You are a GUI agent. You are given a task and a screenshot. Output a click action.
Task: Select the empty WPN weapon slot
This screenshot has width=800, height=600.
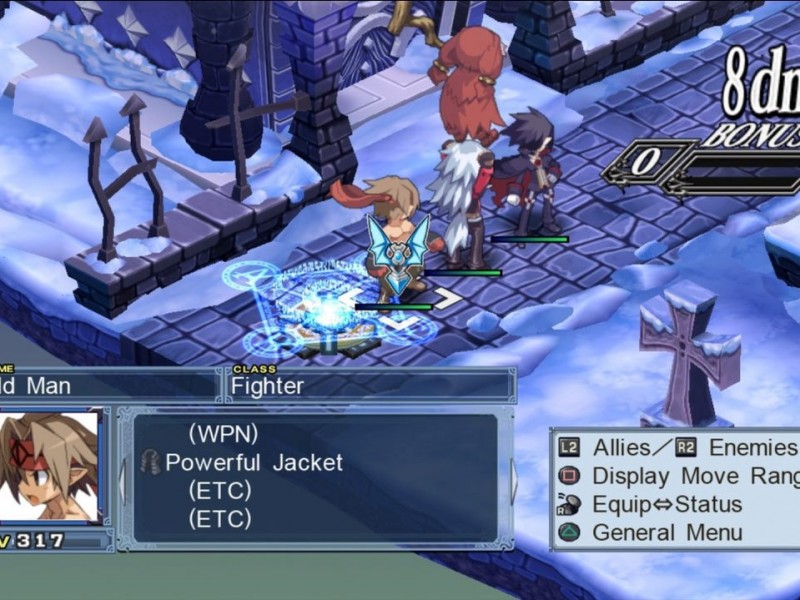click(223, 434)
